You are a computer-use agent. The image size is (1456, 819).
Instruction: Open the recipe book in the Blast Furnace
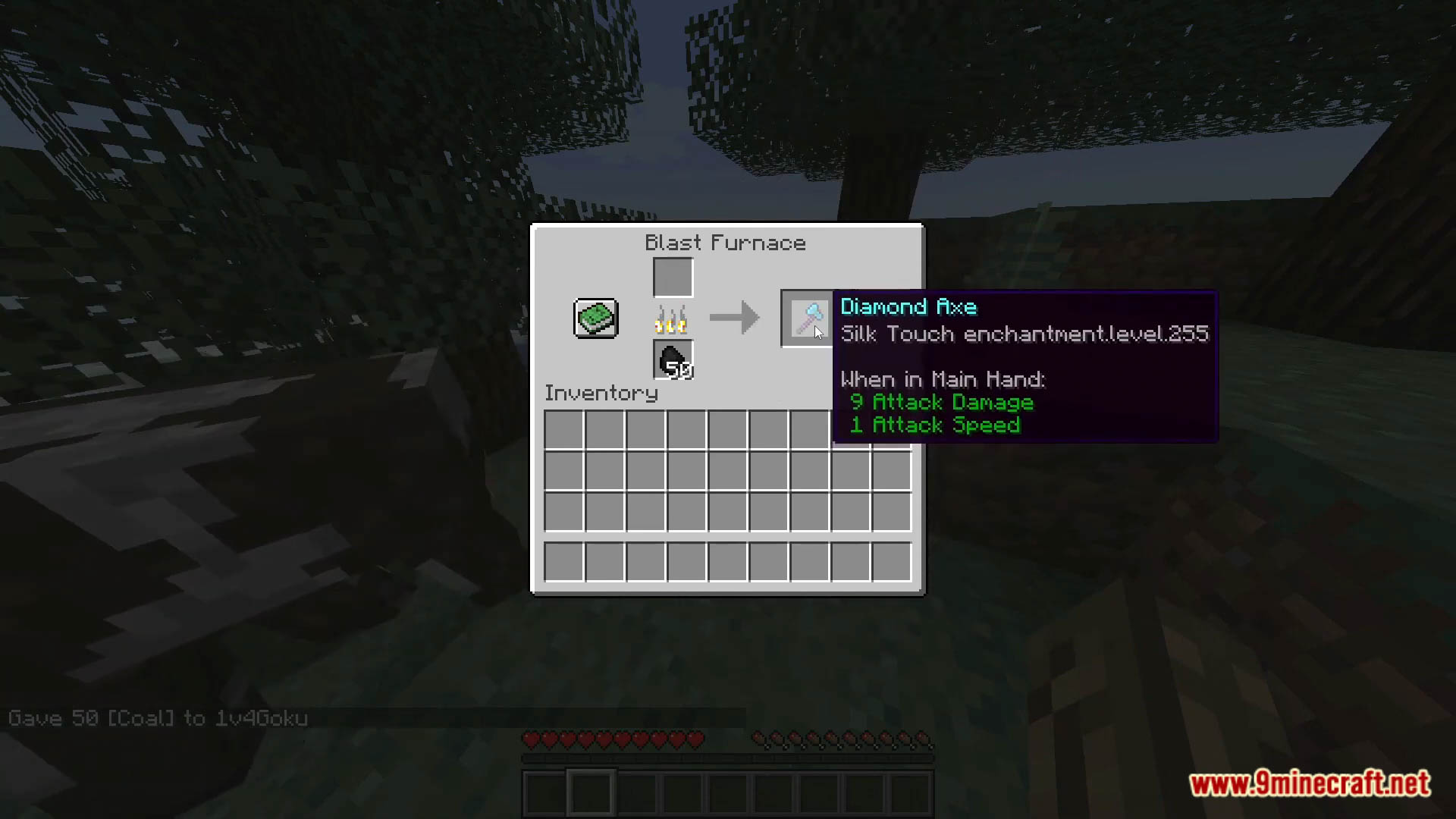(x=596, y=318)
